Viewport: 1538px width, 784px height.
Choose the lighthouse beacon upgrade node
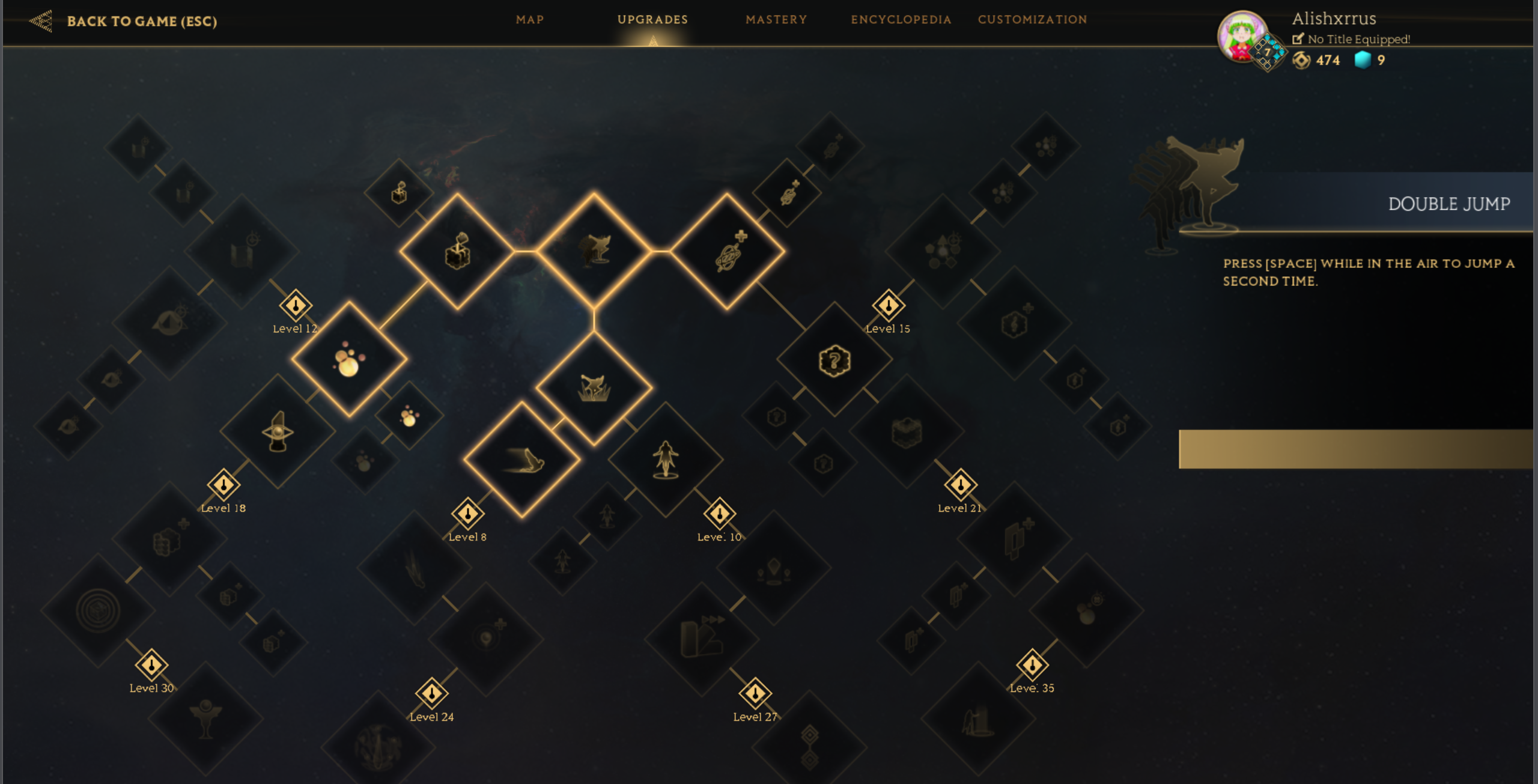pos(278,431)
